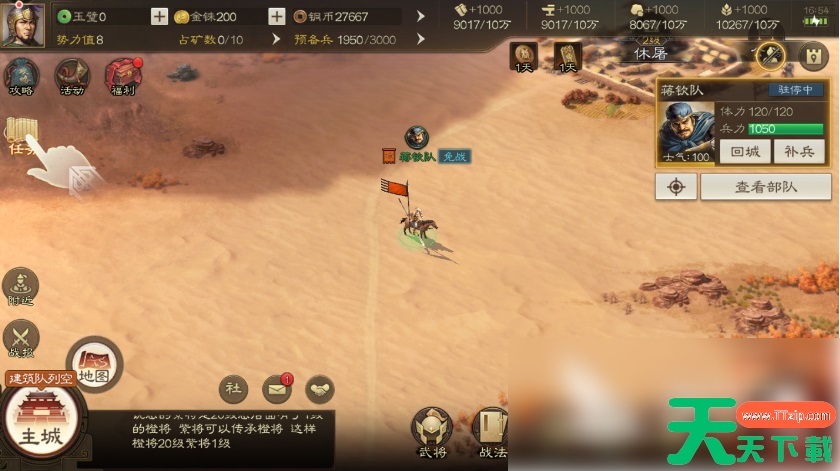Replenish troops with 补兵 button
Viewport: 840px width, 471px height.
tap(799, 152)
